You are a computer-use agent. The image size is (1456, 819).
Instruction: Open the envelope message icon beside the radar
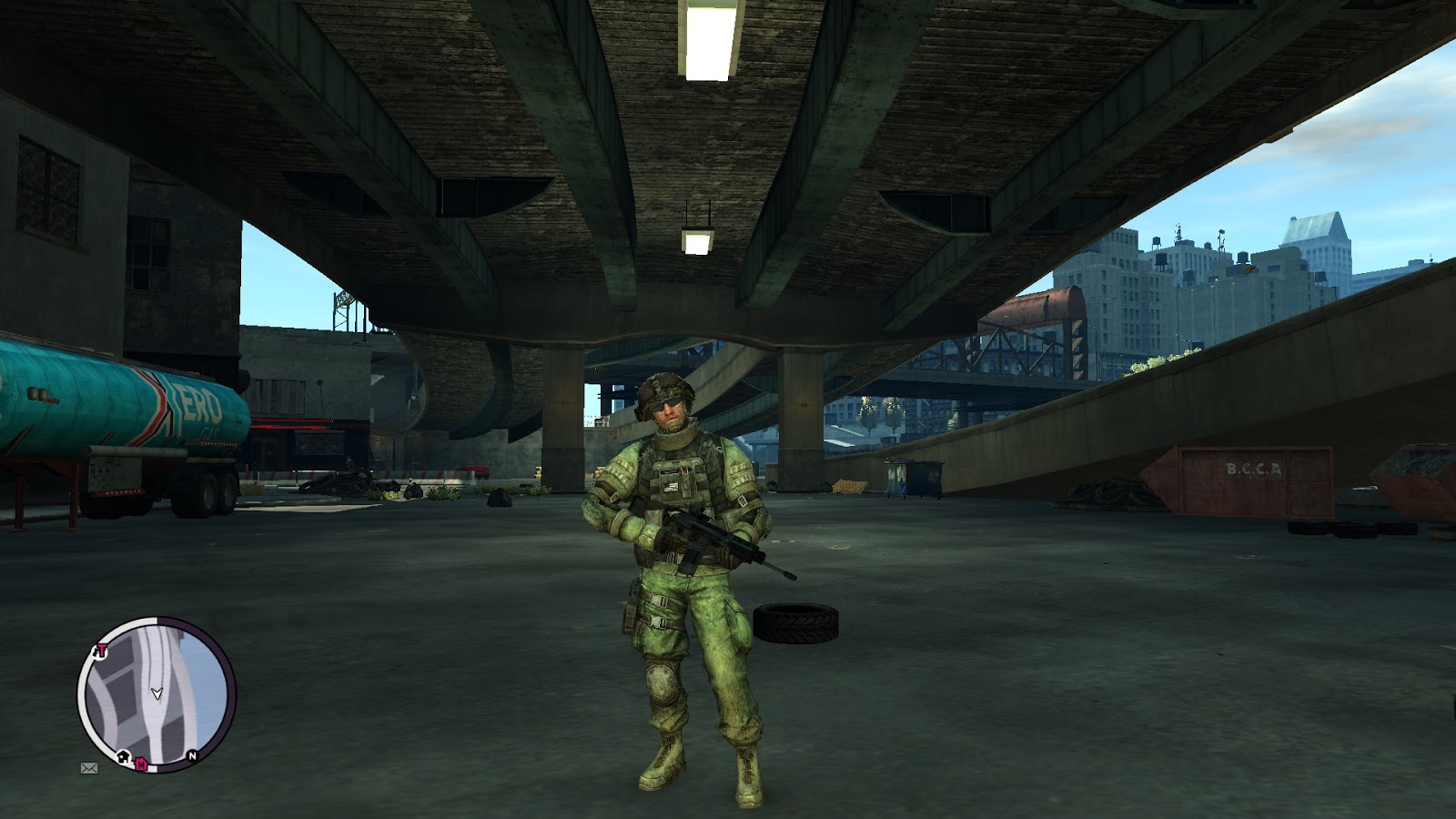tap(88, 768)
